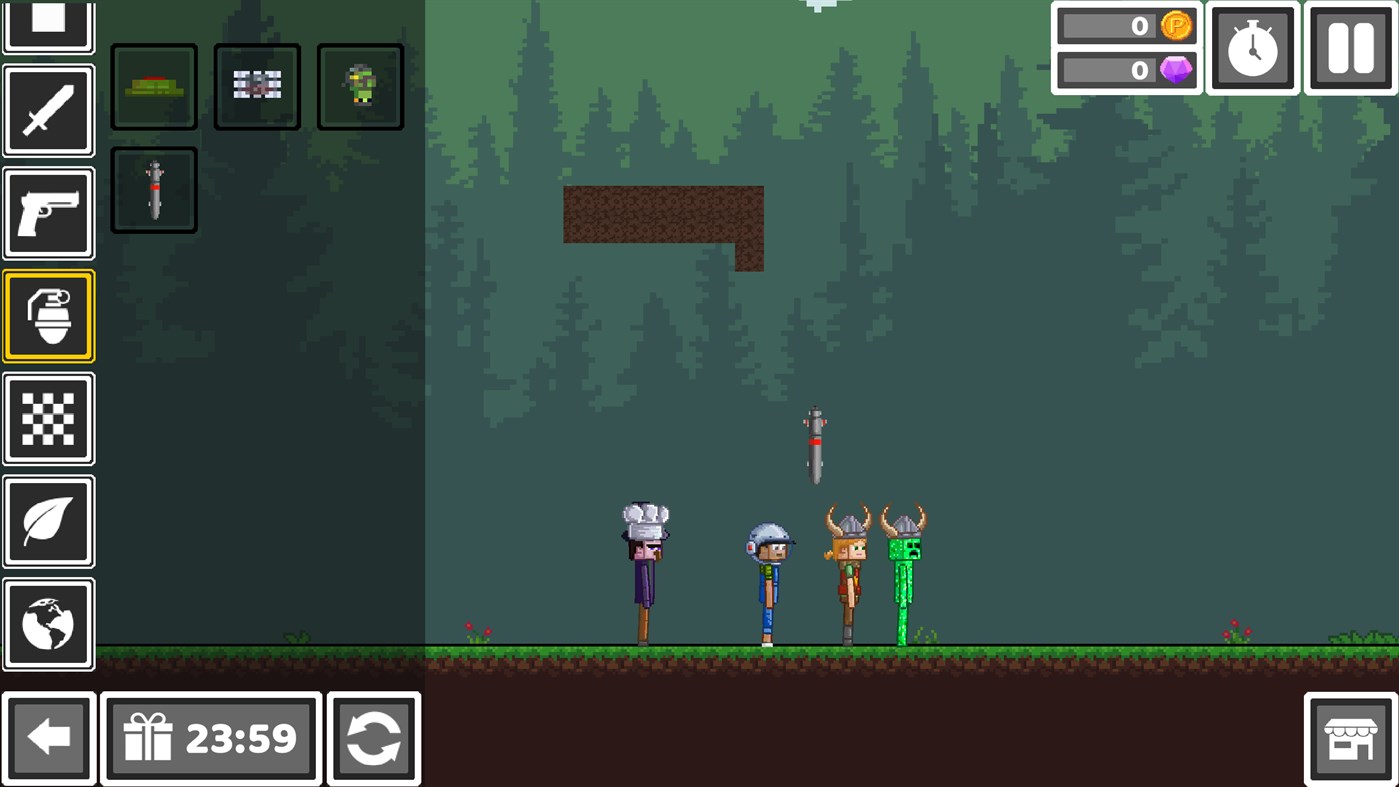Select the barbed wire explosive item
Image resolution: width=1399 pixels, height=787 pixels.
point(256,86)
